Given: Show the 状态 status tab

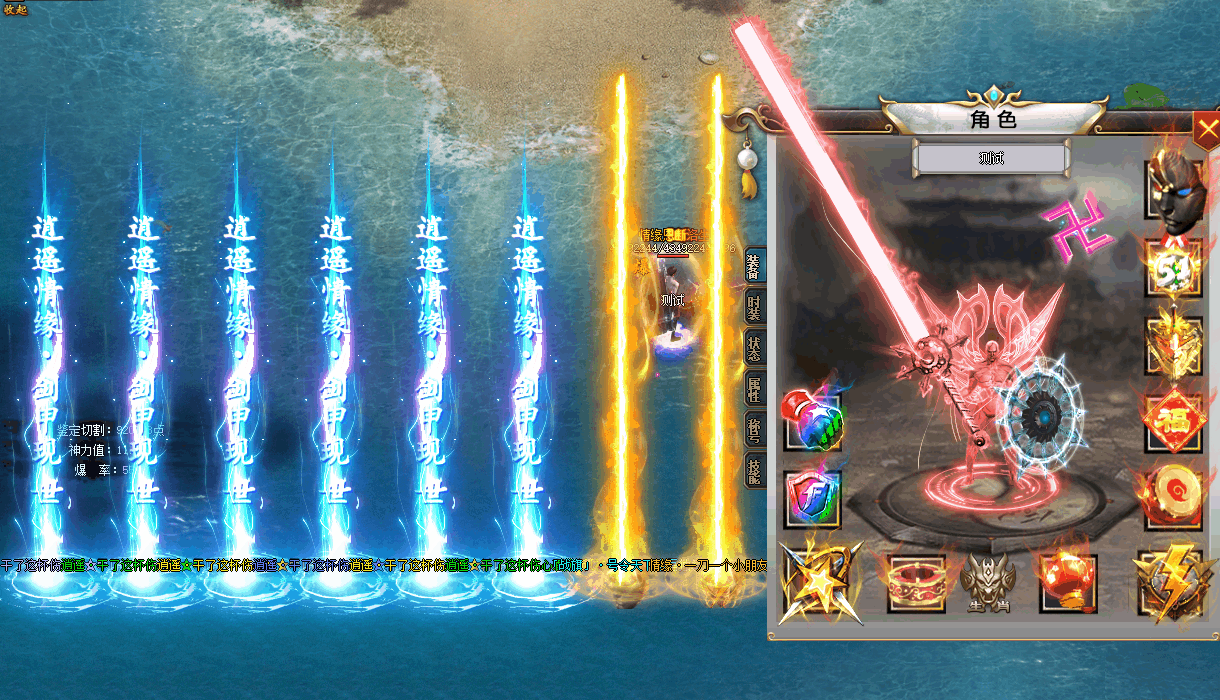Looking at the screenshot, I should tap(755, 347).
